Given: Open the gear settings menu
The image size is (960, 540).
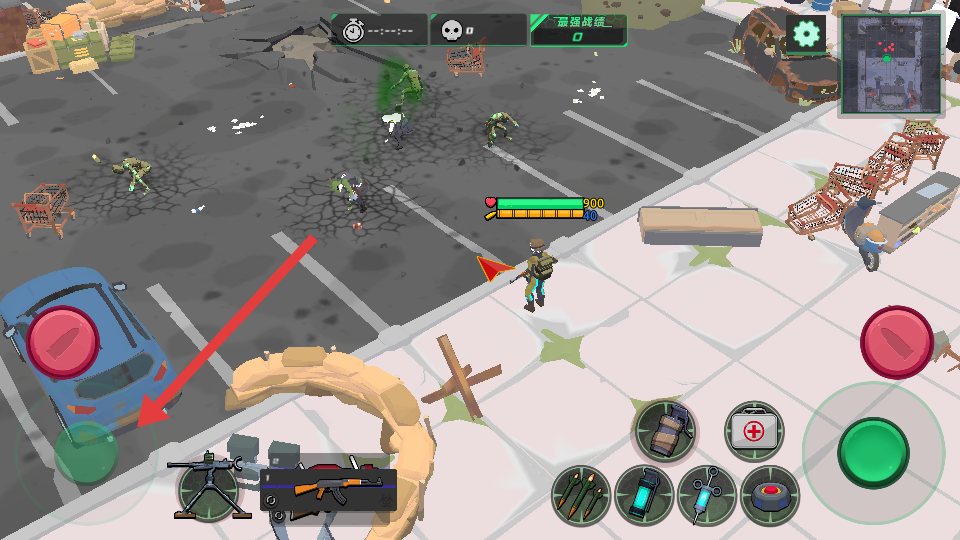Looking at the screenshot, I should 805,34.
